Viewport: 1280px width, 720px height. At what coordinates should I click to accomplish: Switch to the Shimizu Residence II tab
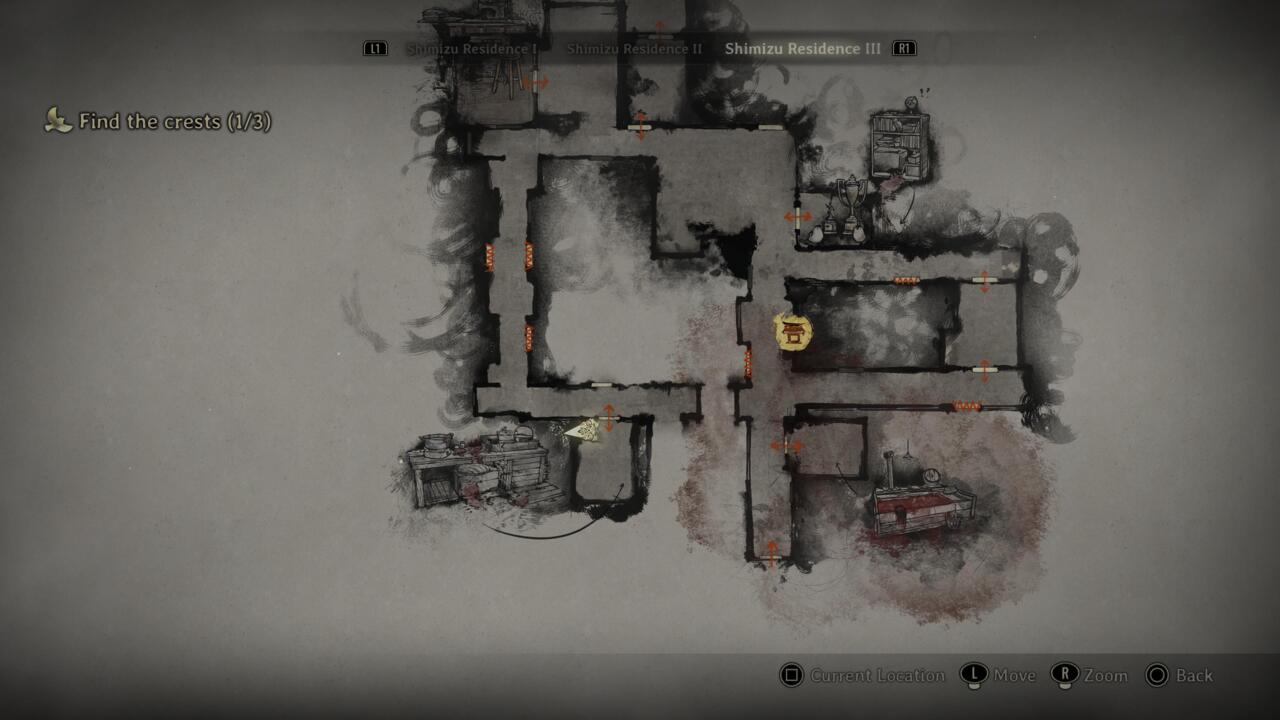[634, 48]
